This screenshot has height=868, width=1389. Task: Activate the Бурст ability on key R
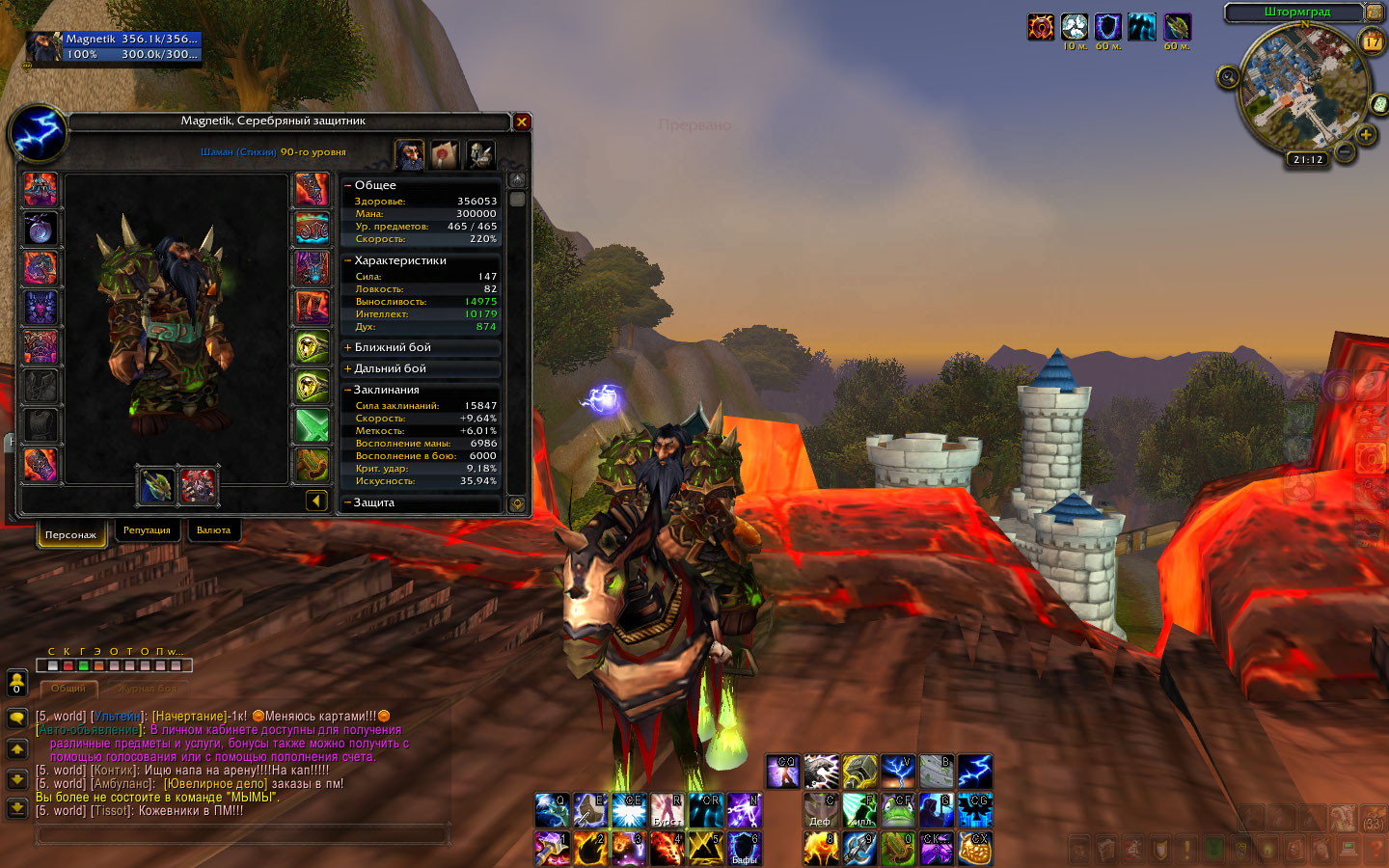(x=667, y=811)
